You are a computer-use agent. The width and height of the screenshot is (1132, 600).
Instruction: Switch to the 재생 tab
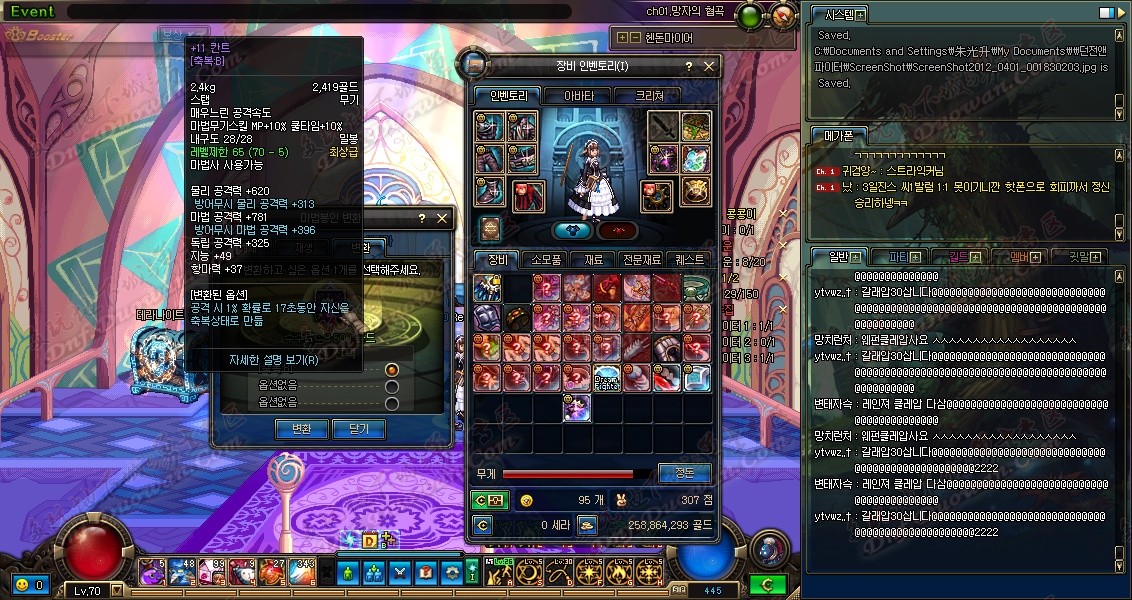304,247
